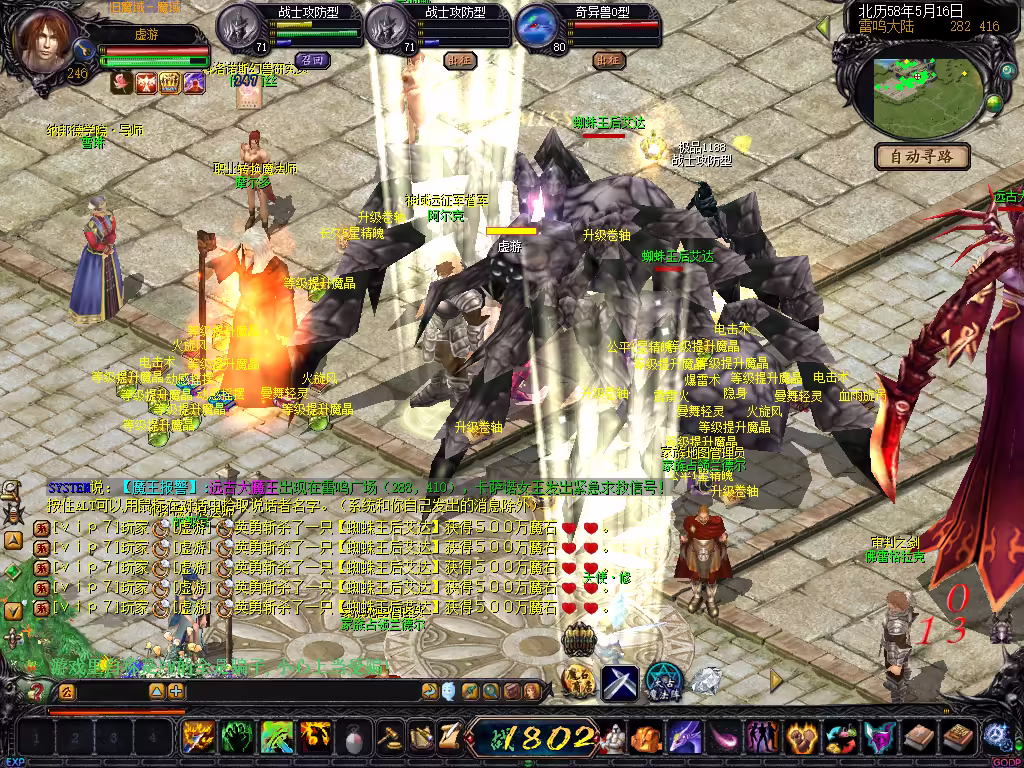Click the 出征 button under 奇异兽O型 pet
Viewport: 1024px width, 768px height.
pos(608,60)
